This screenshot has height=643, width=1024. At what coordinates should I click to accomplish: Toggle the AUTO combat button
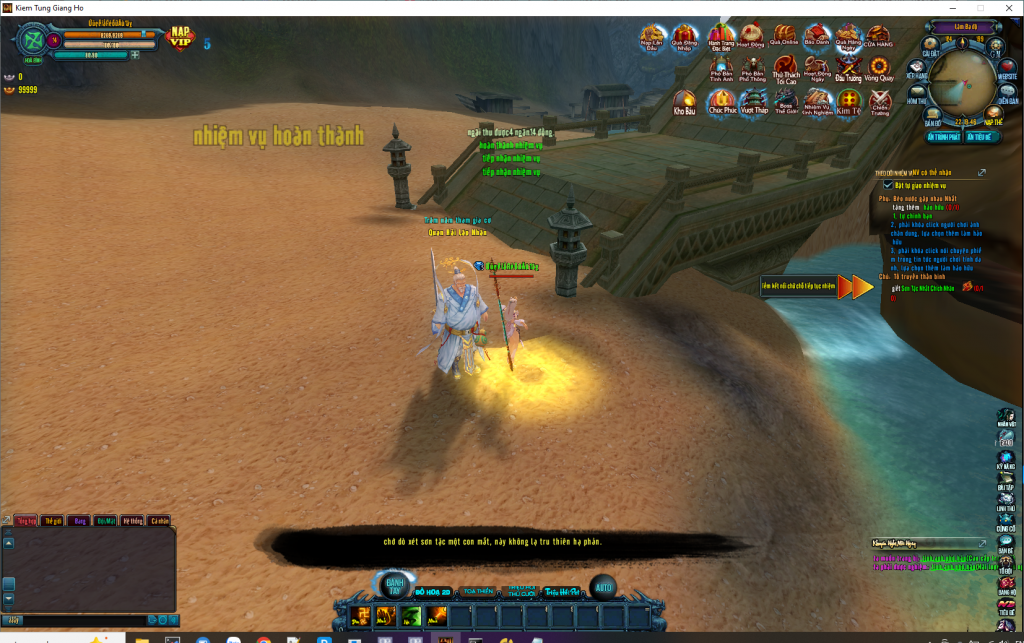pyautogui.click(x=602, y=587)
